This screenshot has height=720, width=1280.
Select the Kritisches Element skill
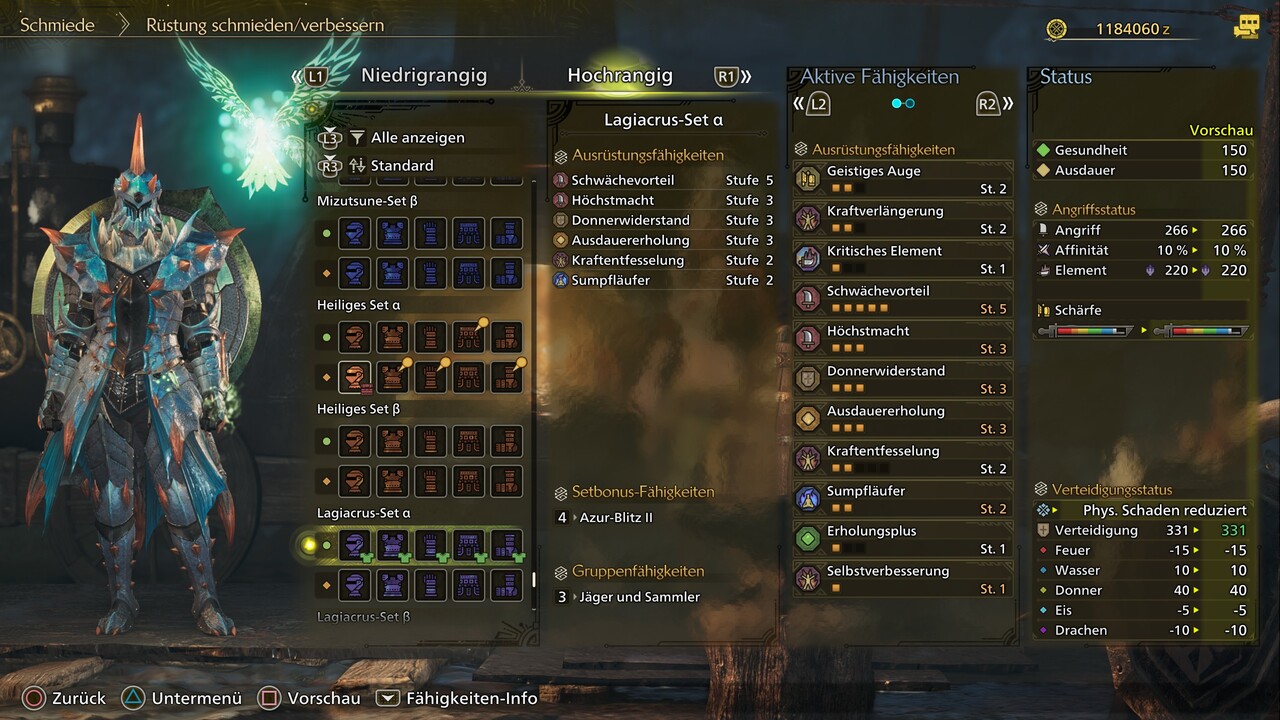(x=903, y=260)
